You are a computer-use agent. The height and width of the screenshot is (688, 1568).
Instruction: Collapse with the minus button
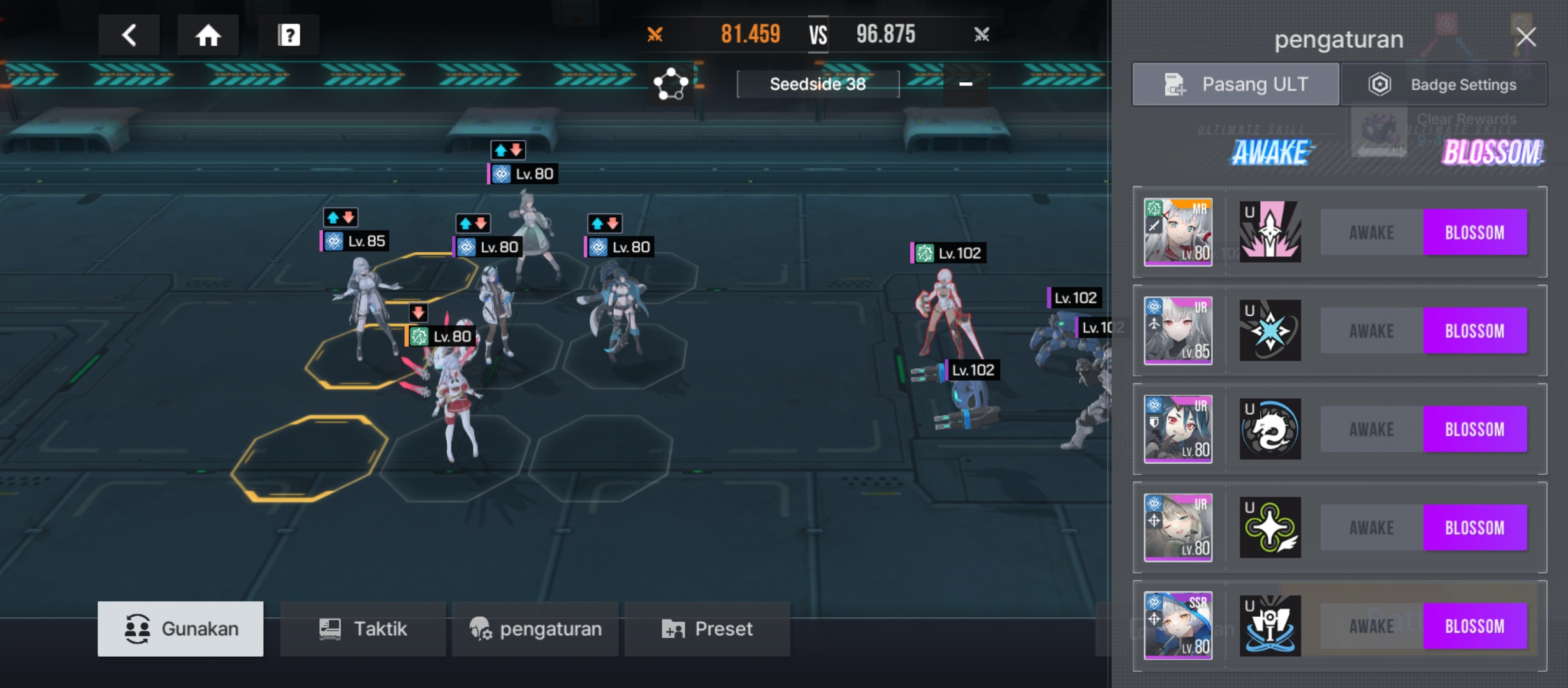(x=966, y=84)
